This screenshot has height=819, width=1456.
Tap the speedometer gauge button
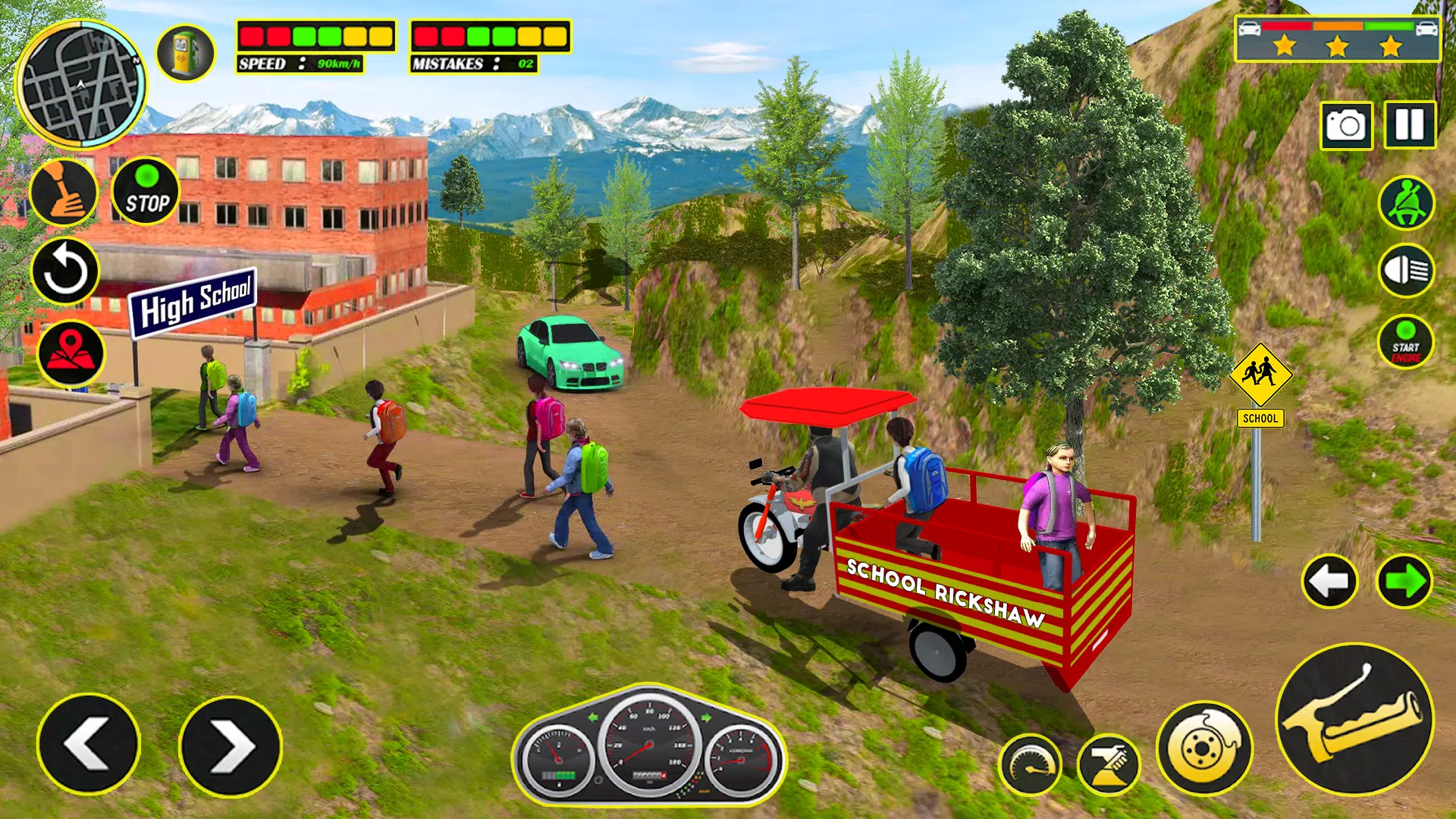1030,764
